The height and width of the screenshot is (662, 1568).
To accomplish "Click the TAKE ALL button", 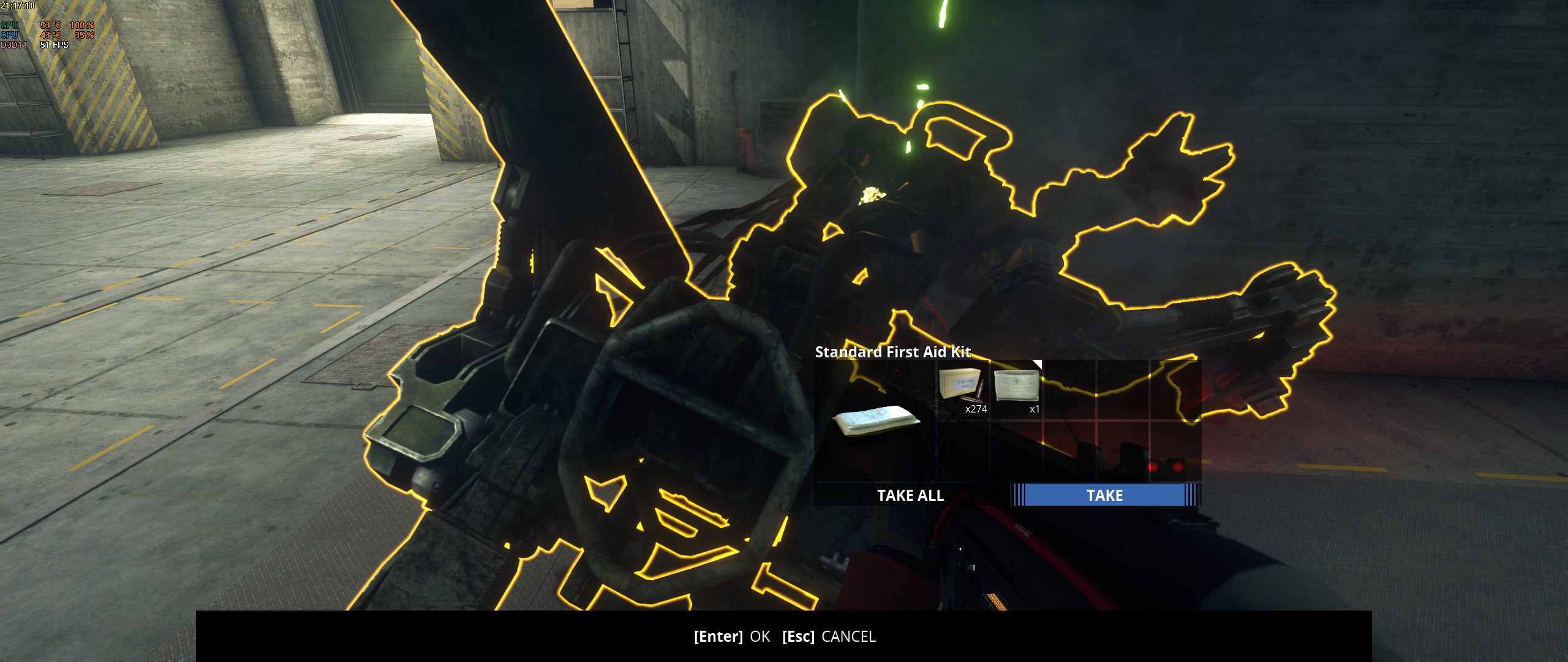I will pyautogui.click(x=910, y=495).
